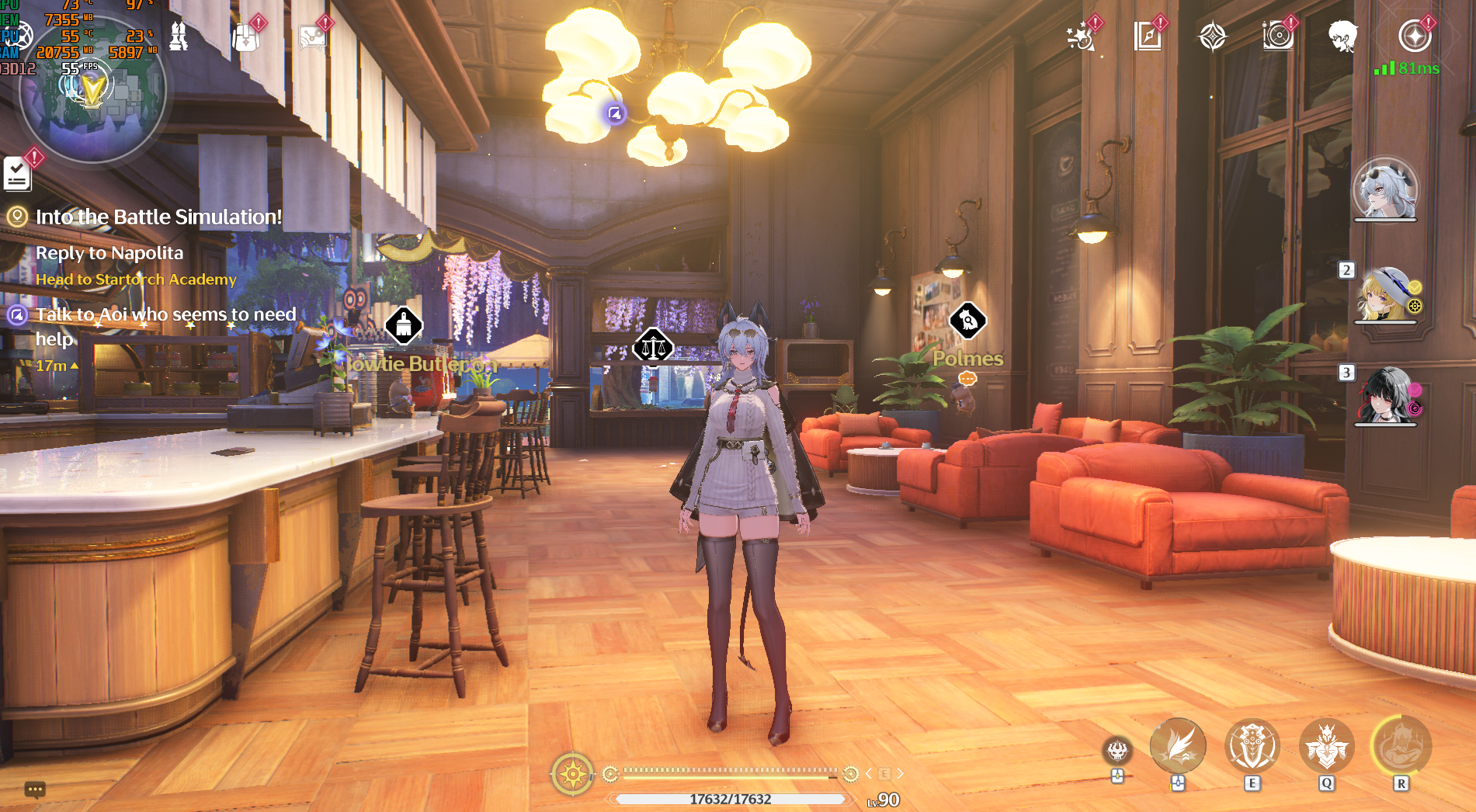Activate the horned skull skill icon
The height and width of the screenshot is (812, 1476).
coord(1117,751)
